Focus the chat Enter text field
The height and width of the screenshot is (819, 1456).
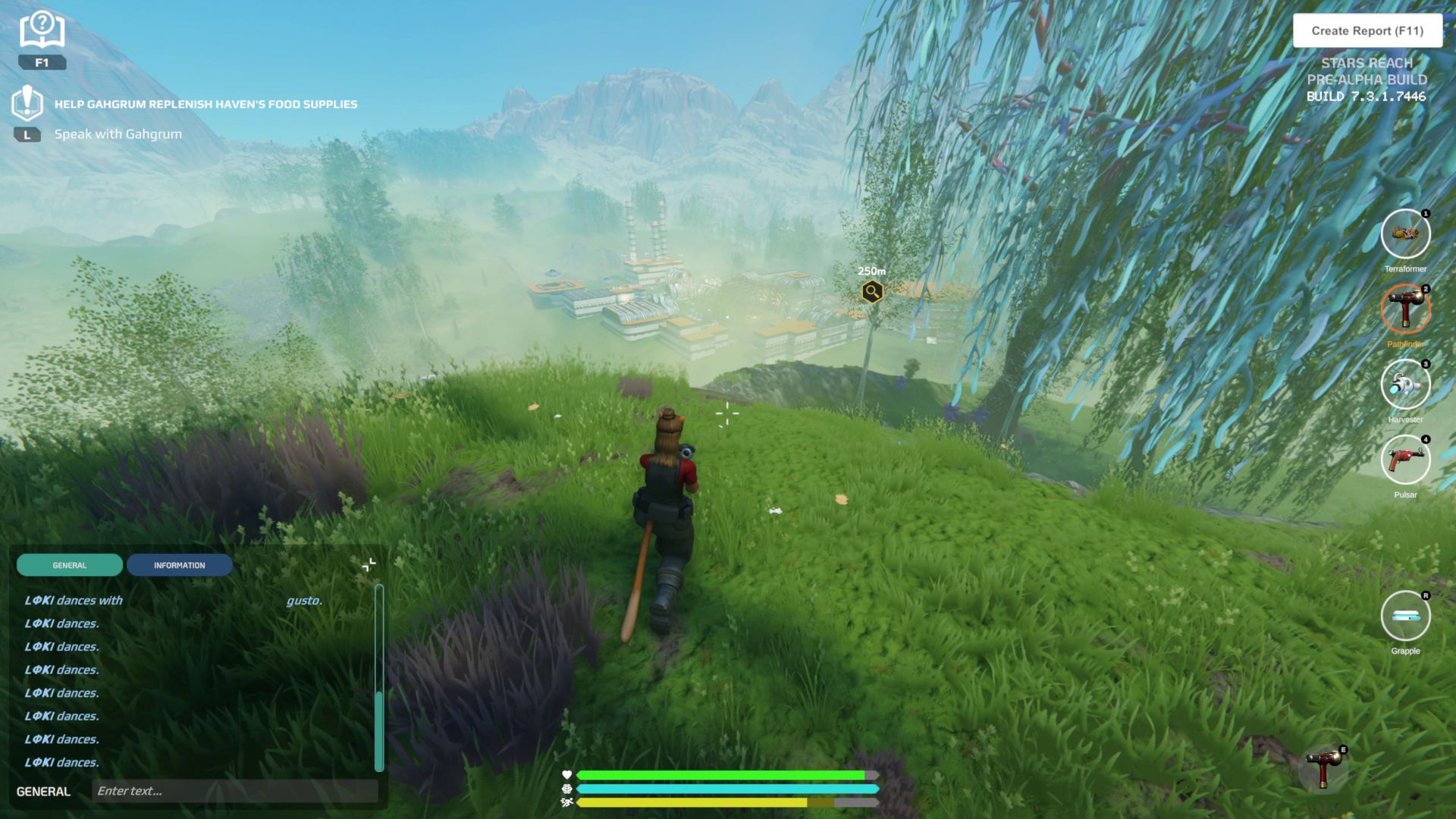pyautogui.click(x=234, y=791)
